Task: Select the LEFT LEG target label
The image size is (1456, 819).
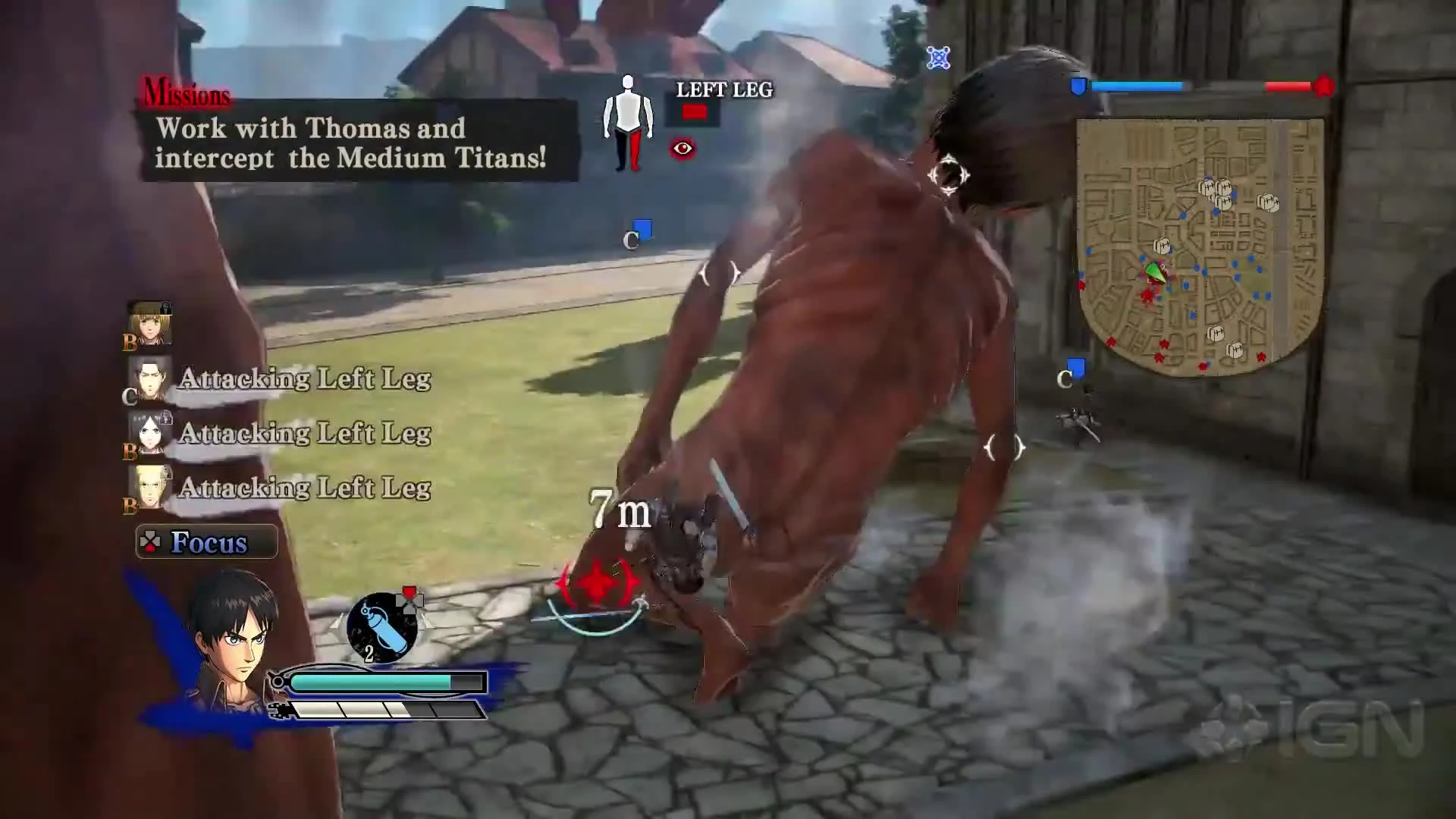Action: click(723, 90)
